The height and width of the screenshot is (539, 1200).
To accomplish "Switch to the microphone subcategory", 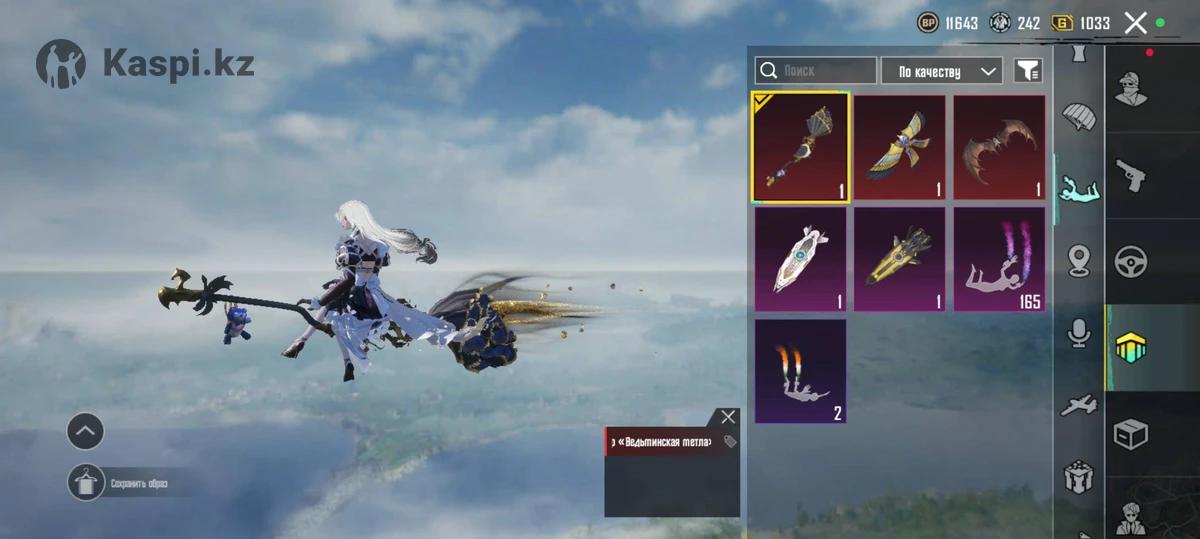I will pos(1079,334).
